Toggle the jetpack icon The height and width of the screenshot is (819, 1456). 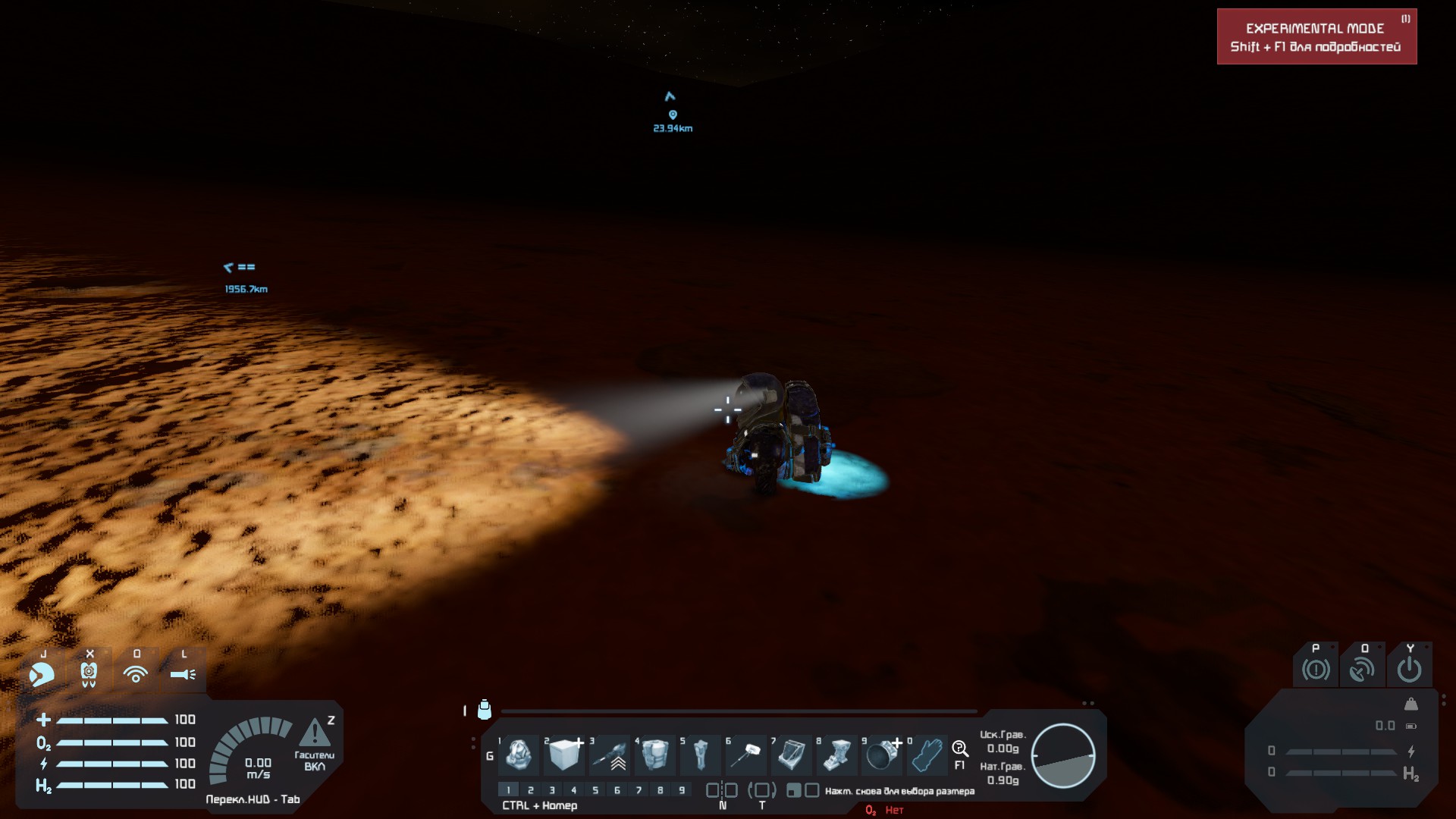[x=89, y=673]
